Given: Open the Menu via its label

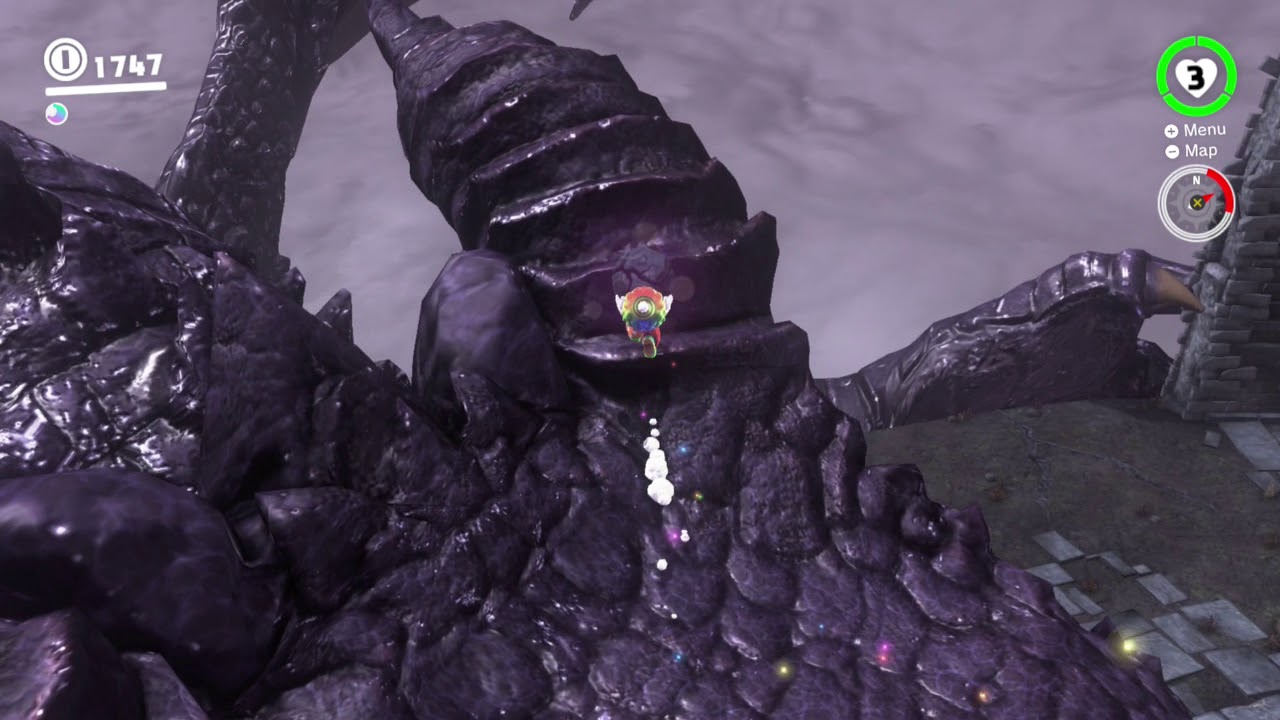Looking at the screenshot, I should [x=1204, y=129].
